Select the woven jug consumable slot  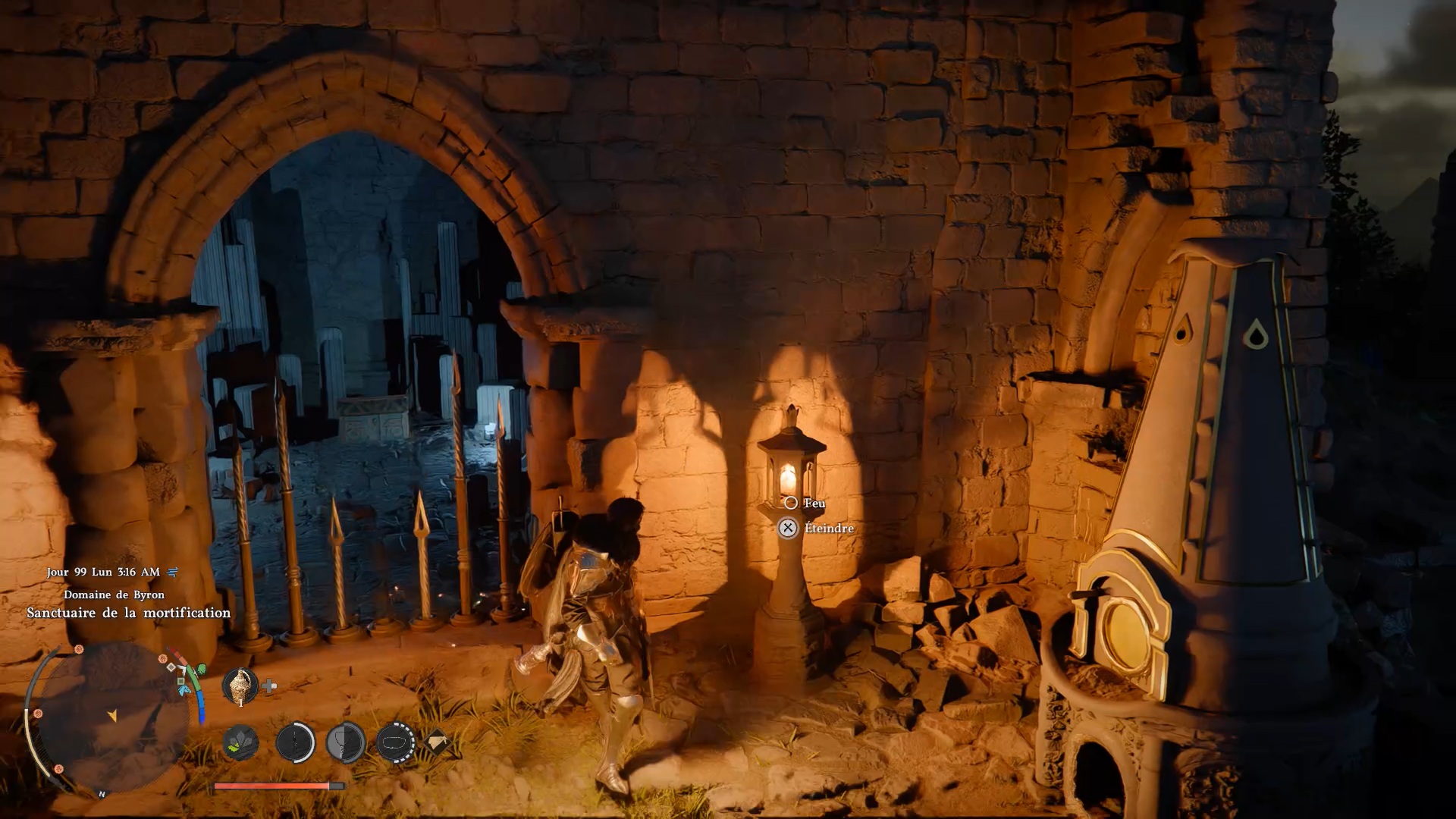[x=240, y=686]
